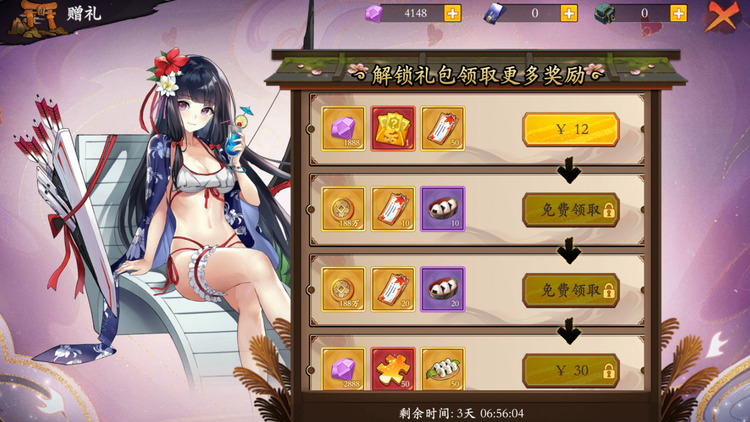Image resolution: width=750 pixels, height=422 pixels.
Task: Select the rice ball reward with quantity 10
Action: pos(443,210)
